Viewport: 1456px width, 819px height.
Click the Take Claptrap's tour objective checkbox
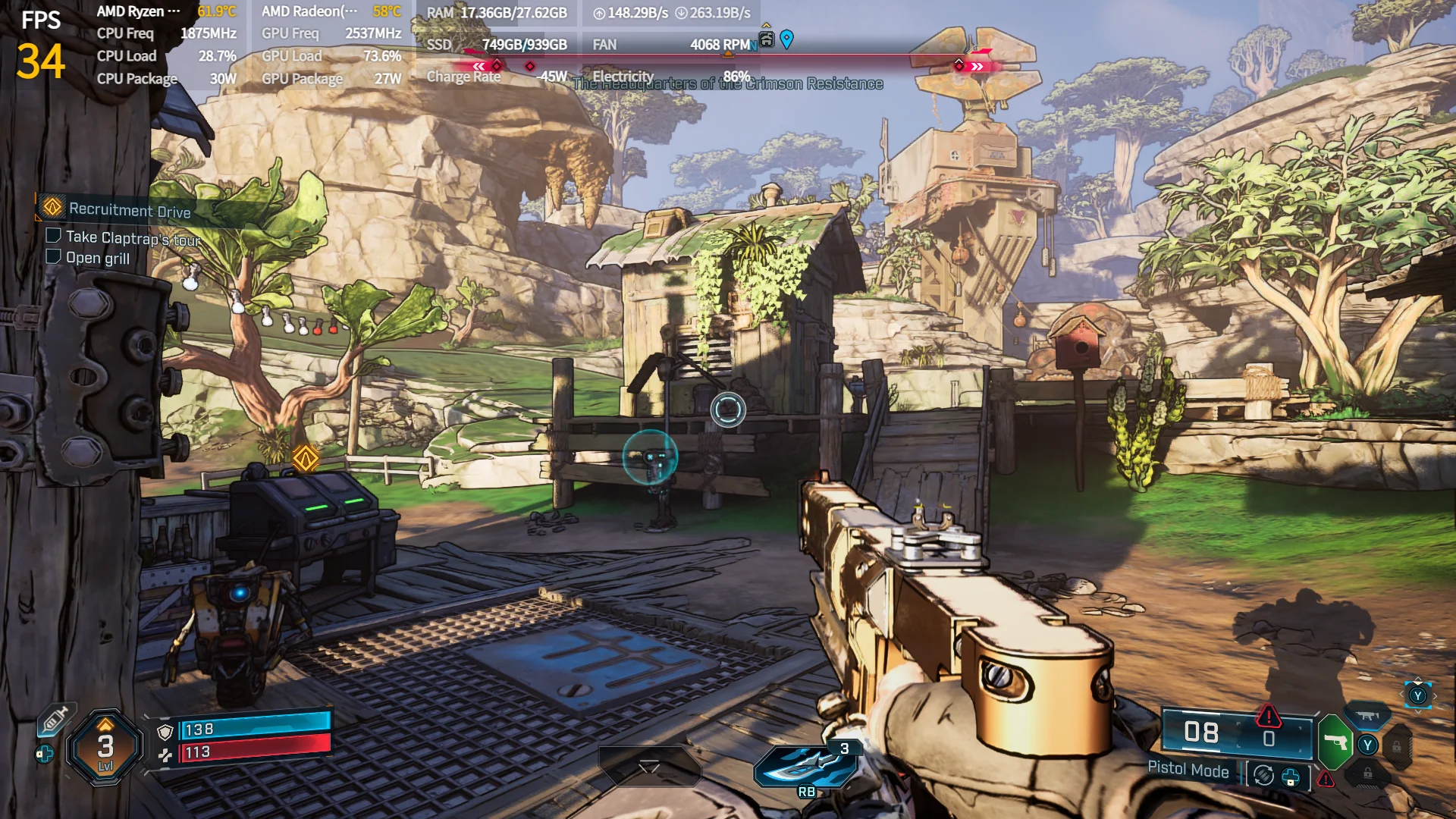53,236
